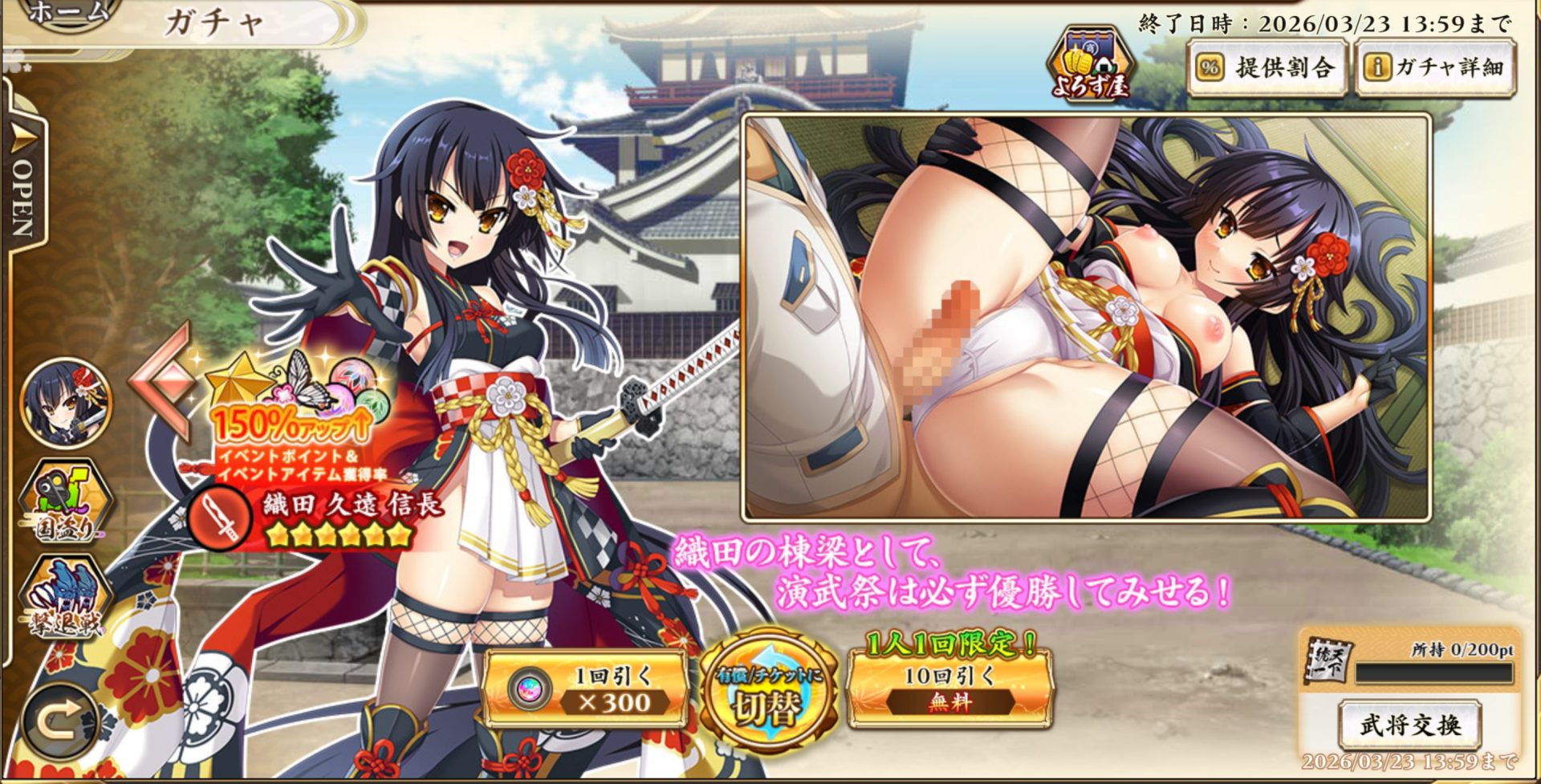The width and height of the screenshot is (1541, 784).
Task: Open the 提供割合 drop rates
Action: [1267, 68]
